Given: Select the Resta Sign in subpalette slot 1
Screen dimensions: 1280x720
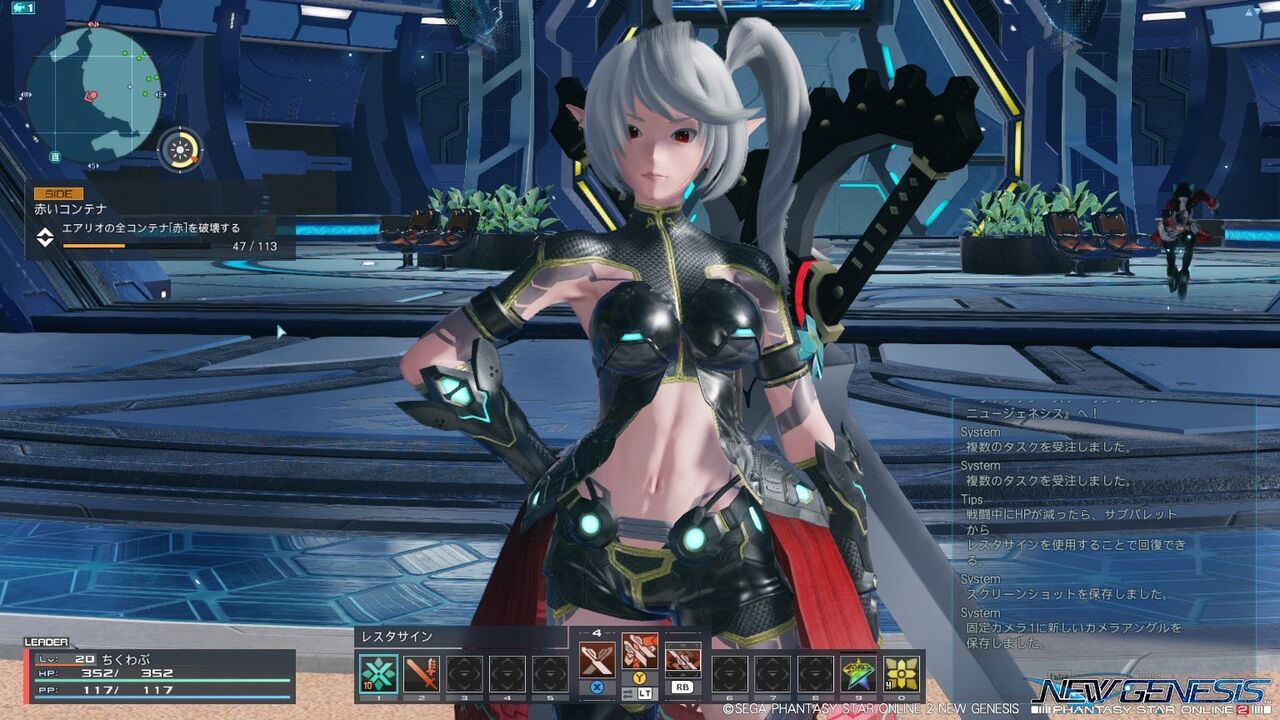Looking at the screenshot, I should click(x=377, y=672).
